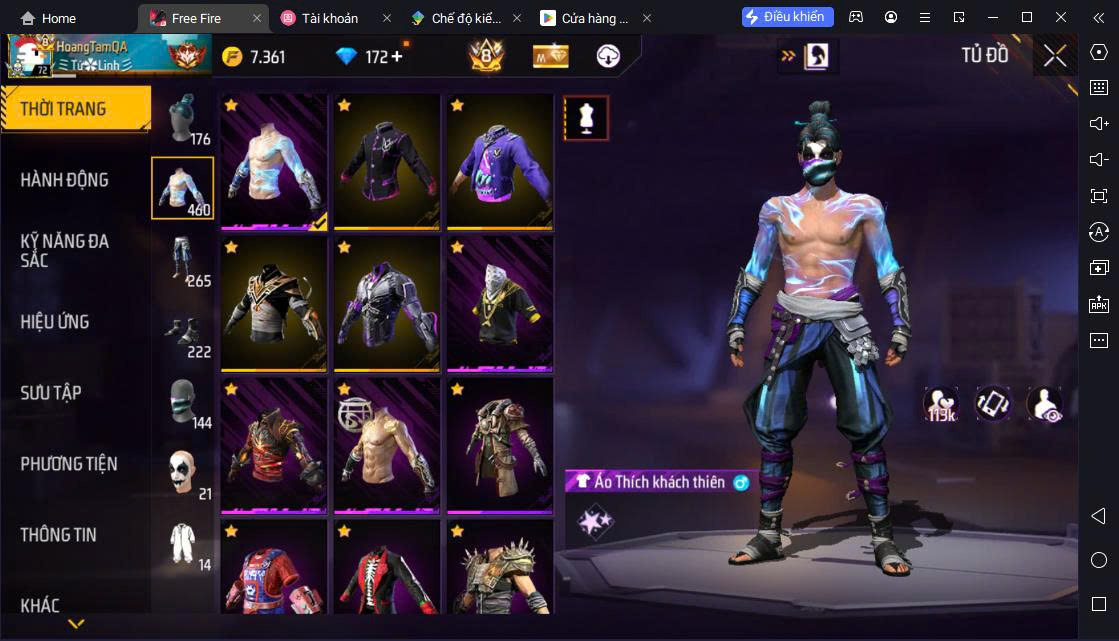The width and height of the screenshot is (1119, 641).
Task: Open the download cloud icon
Action: (x=608, y=56)
